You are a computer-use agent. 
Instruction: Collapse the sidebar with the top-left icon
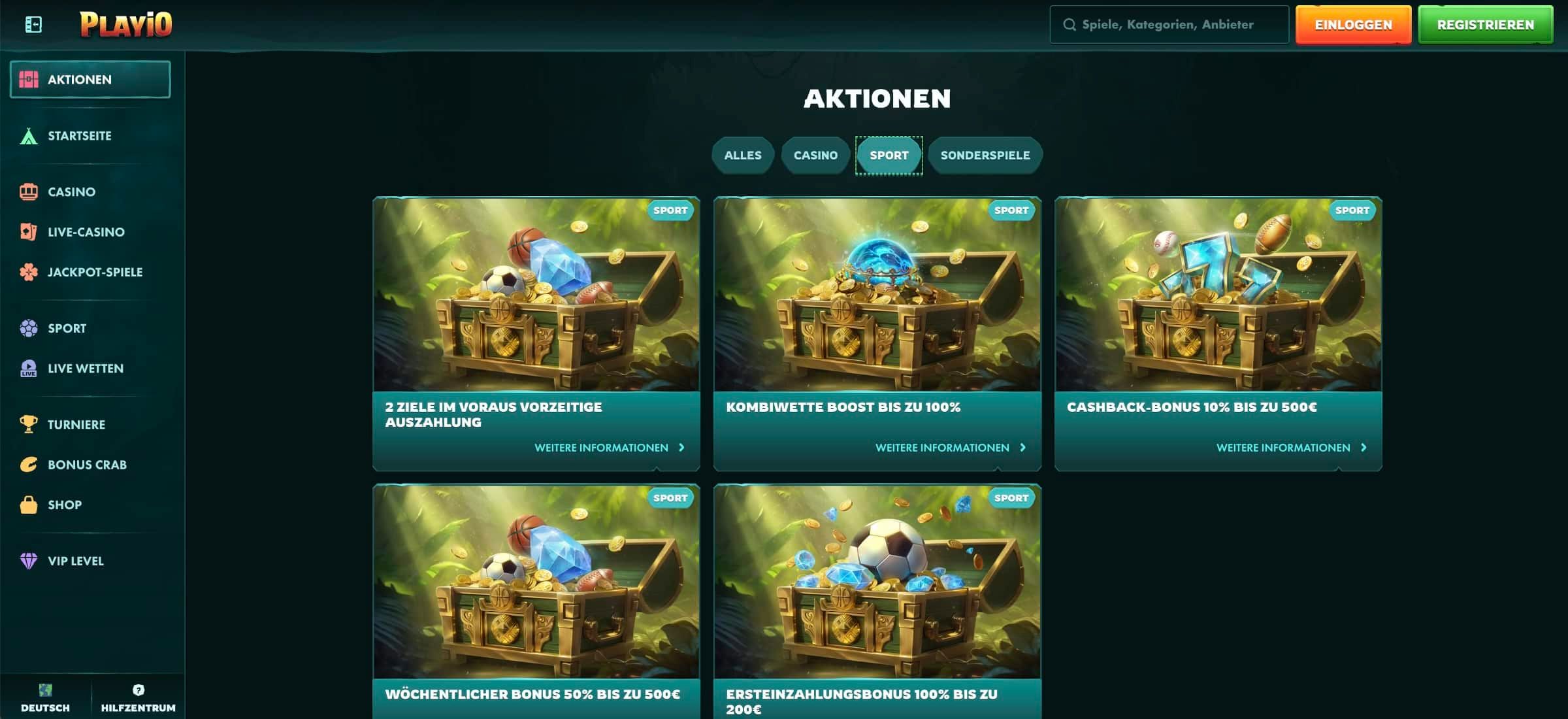(31, 24)
